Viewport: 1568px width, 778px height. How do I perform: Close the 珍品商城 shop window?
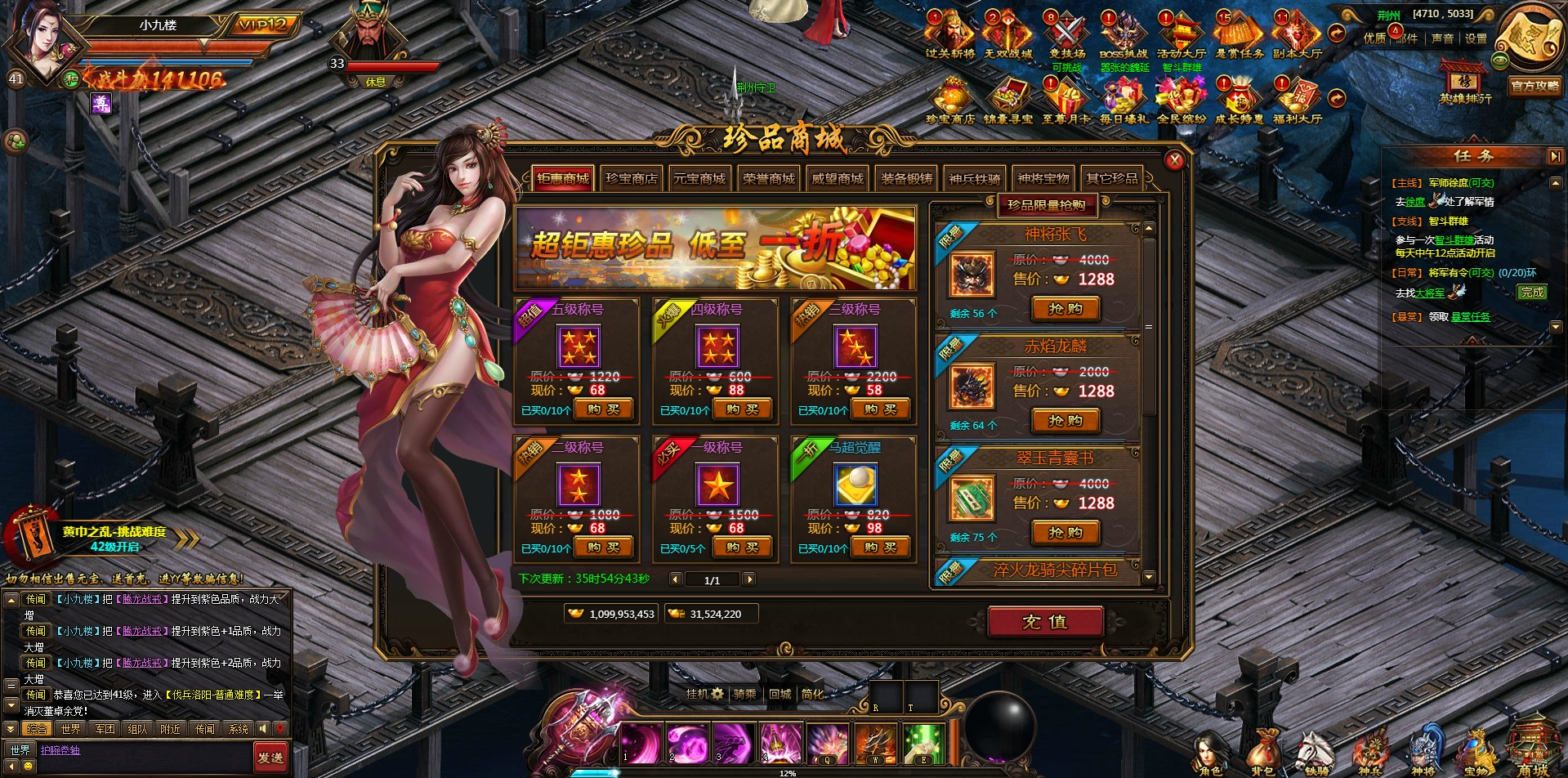pos(1174,160)
